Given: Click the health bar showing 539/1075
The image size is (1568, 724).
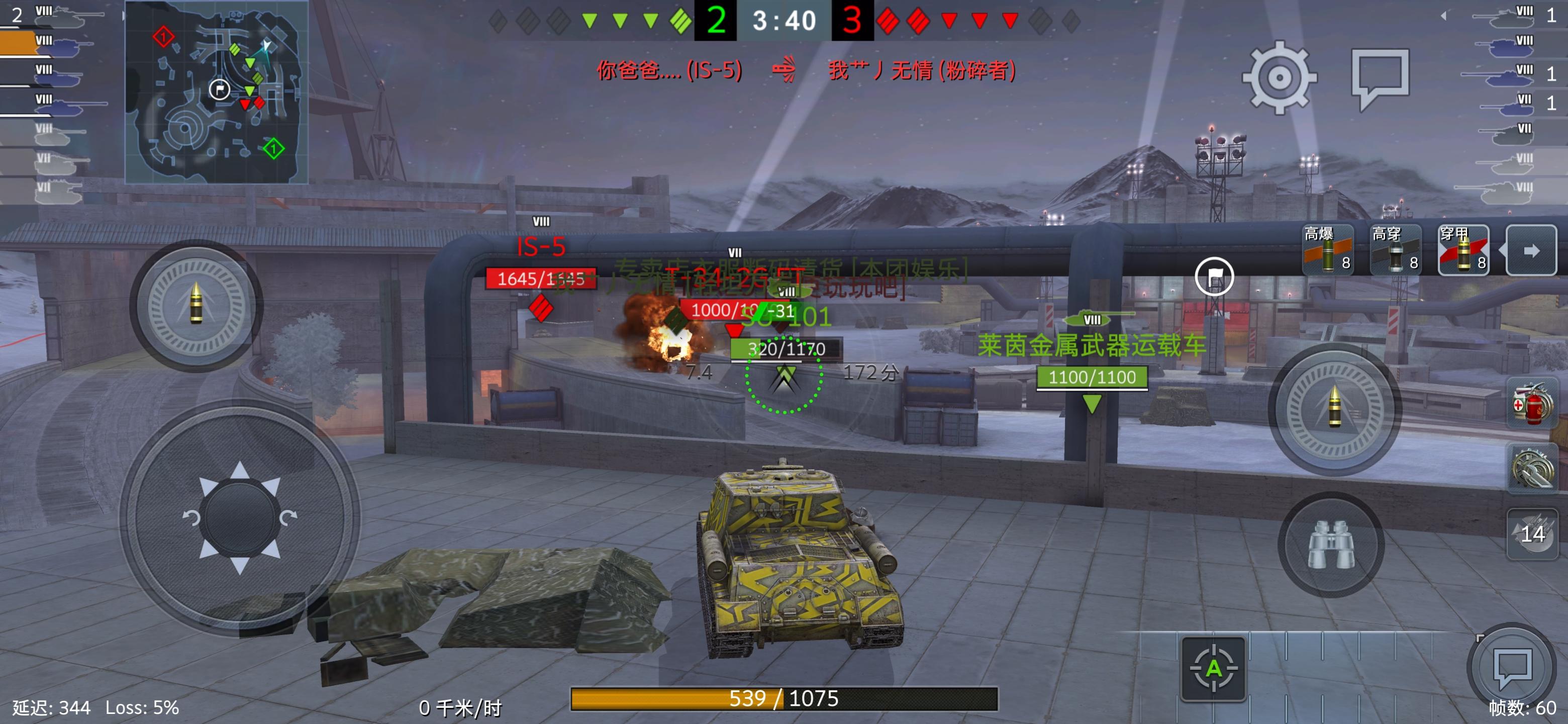Looking at the screenshot, I should coord(784,700).
